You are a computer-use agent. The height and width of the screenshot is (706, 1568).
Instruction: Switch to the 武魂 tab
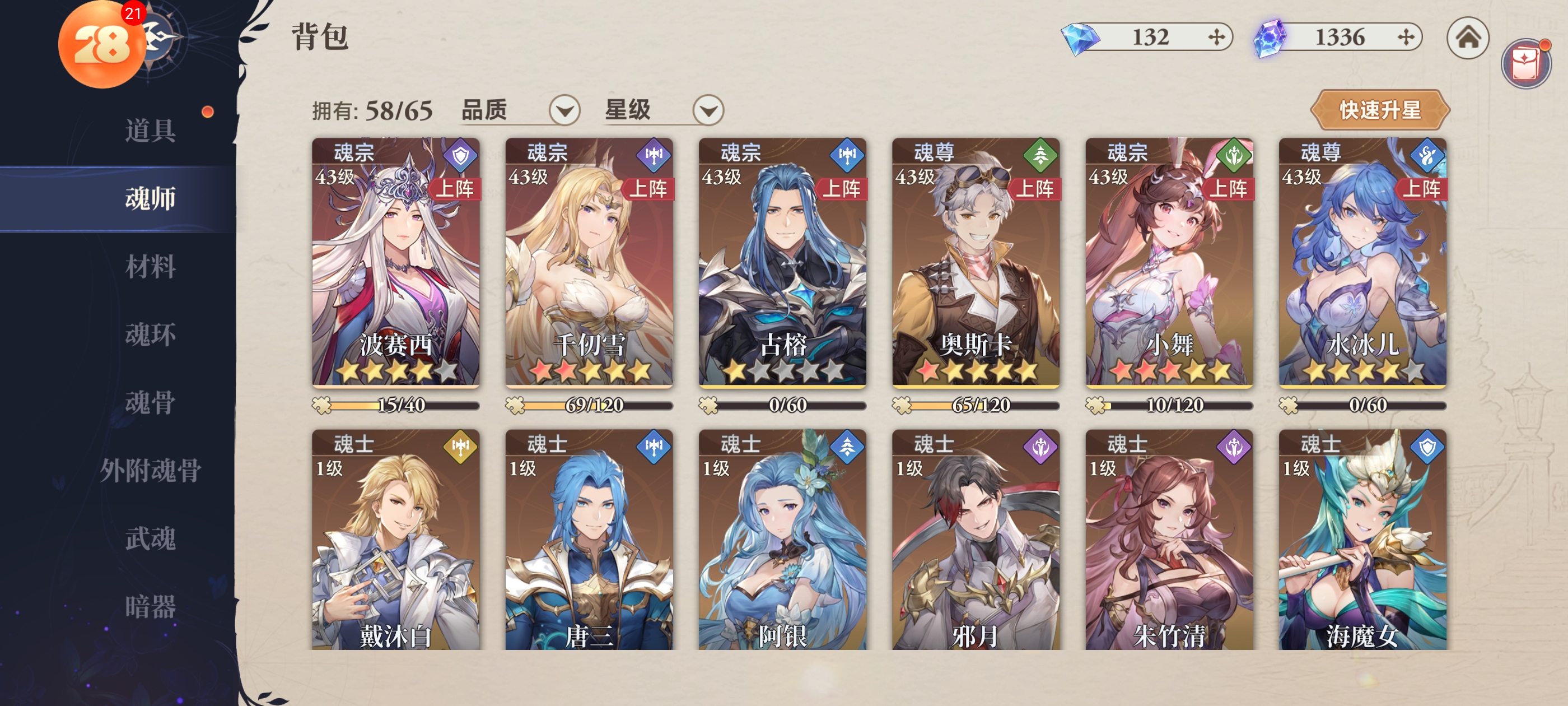click(x=150, y=538)
